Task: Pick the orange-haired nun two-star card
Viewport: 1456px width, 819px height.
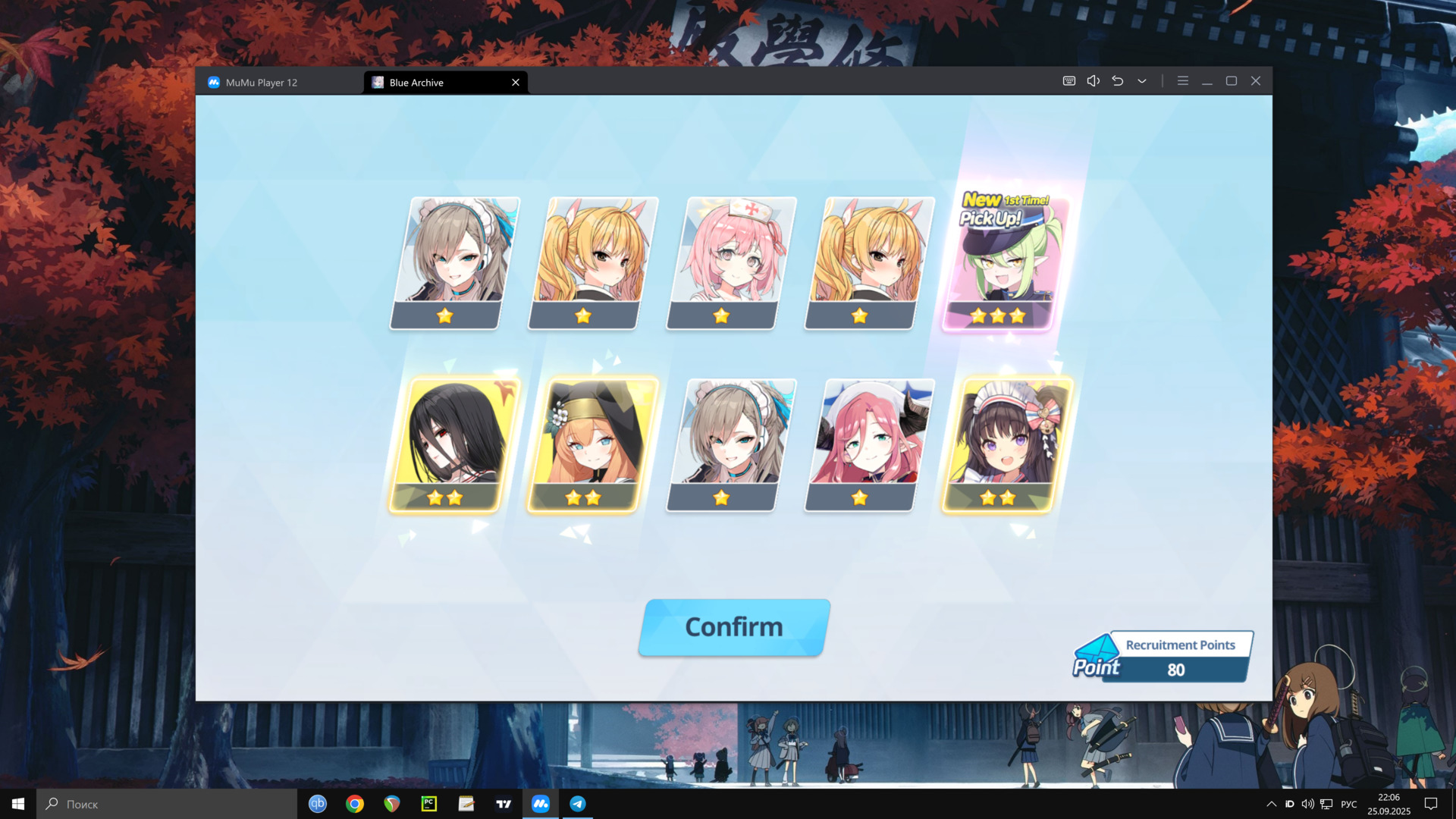Action: click(x=591, y=444)
